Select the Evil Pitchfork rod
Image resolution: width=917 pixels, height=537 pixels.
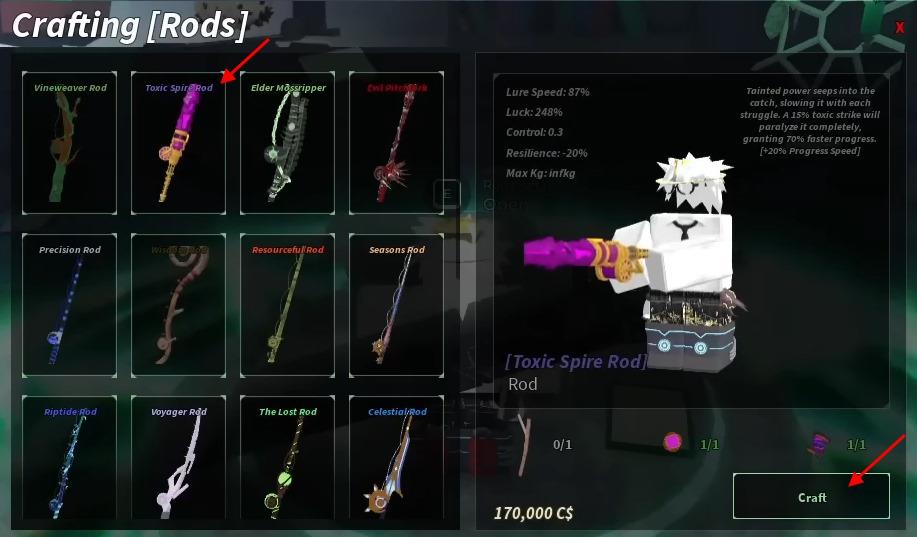pyautogui.click(x=397, y=142)
